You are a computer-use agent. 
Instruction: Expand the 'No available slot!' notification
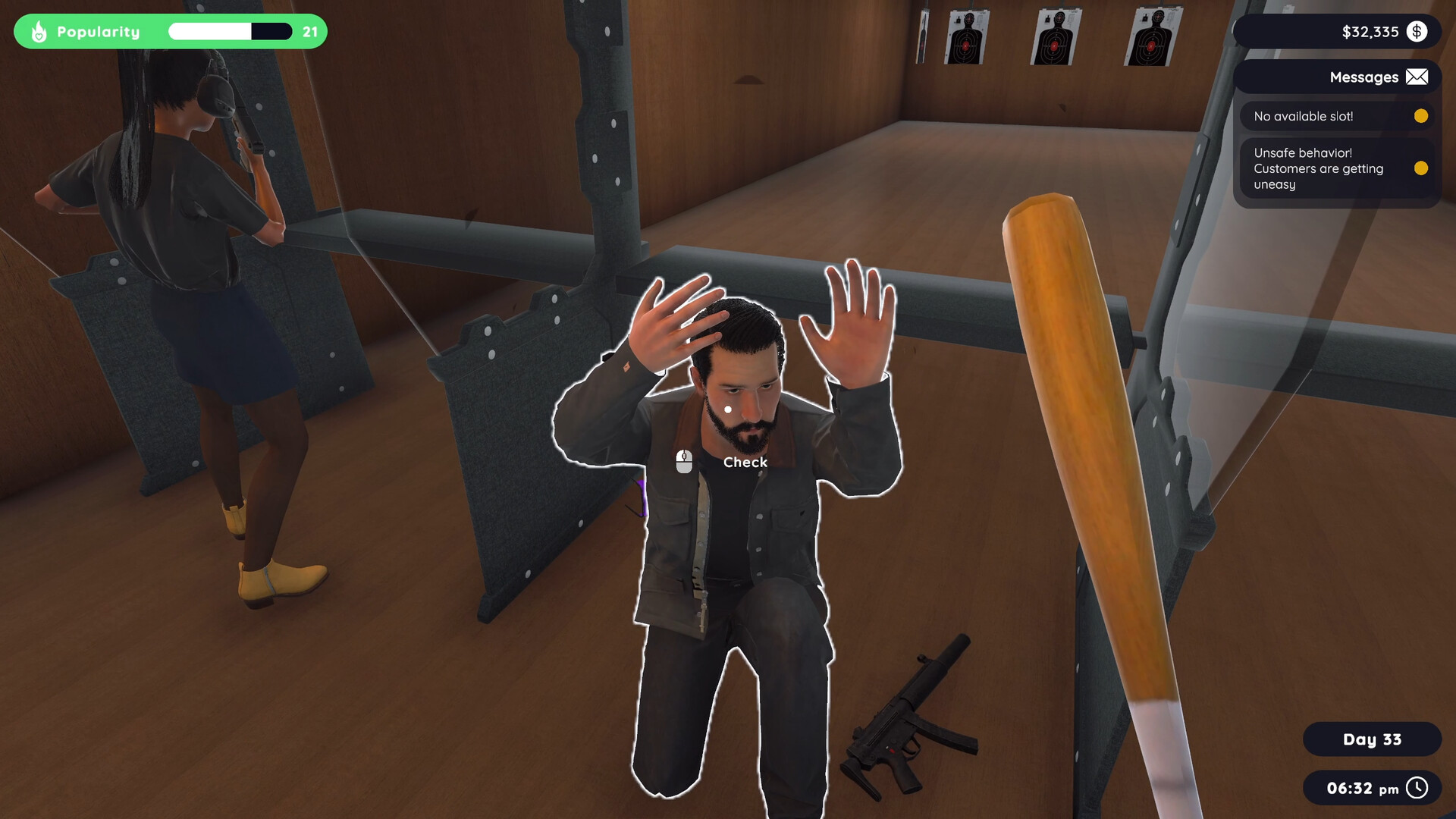point(1304,116)
